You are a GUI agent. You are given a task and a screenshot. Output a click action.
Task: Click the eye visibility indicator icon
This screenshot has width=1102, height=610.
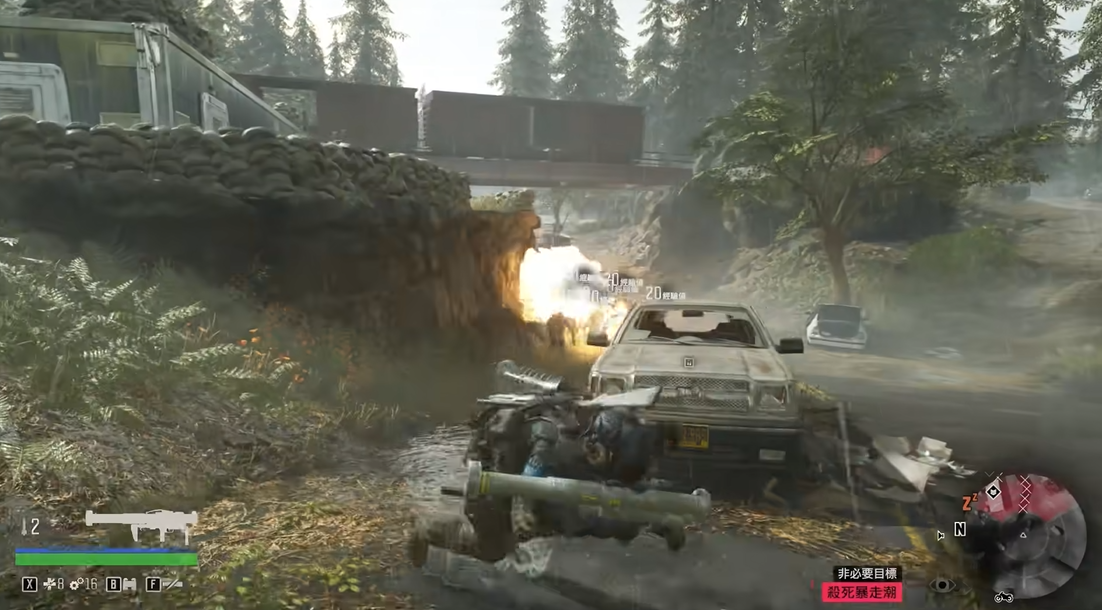click(941, 585)
